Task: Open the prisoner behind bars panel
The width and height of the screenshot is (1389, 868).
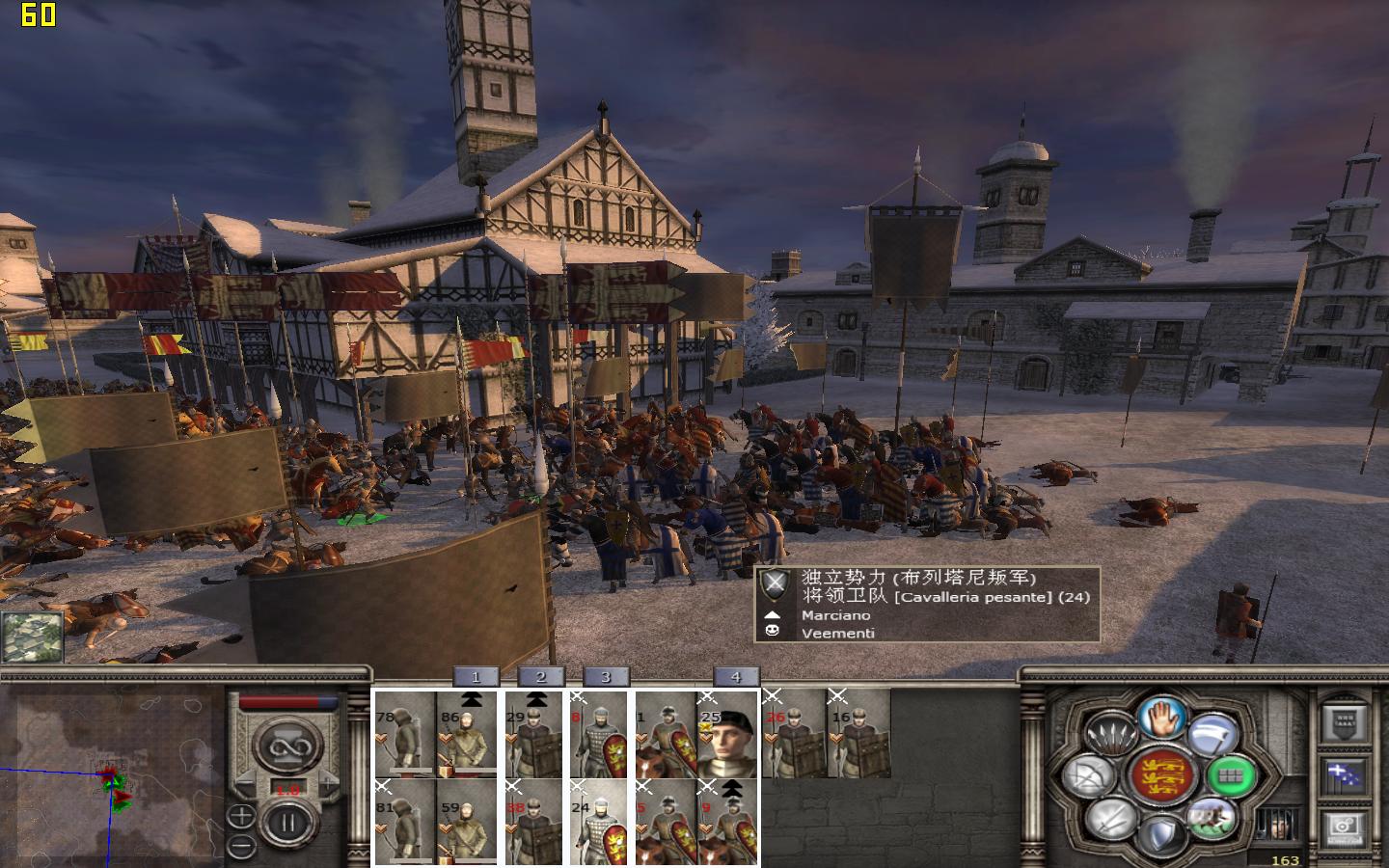Action: 1276,826
